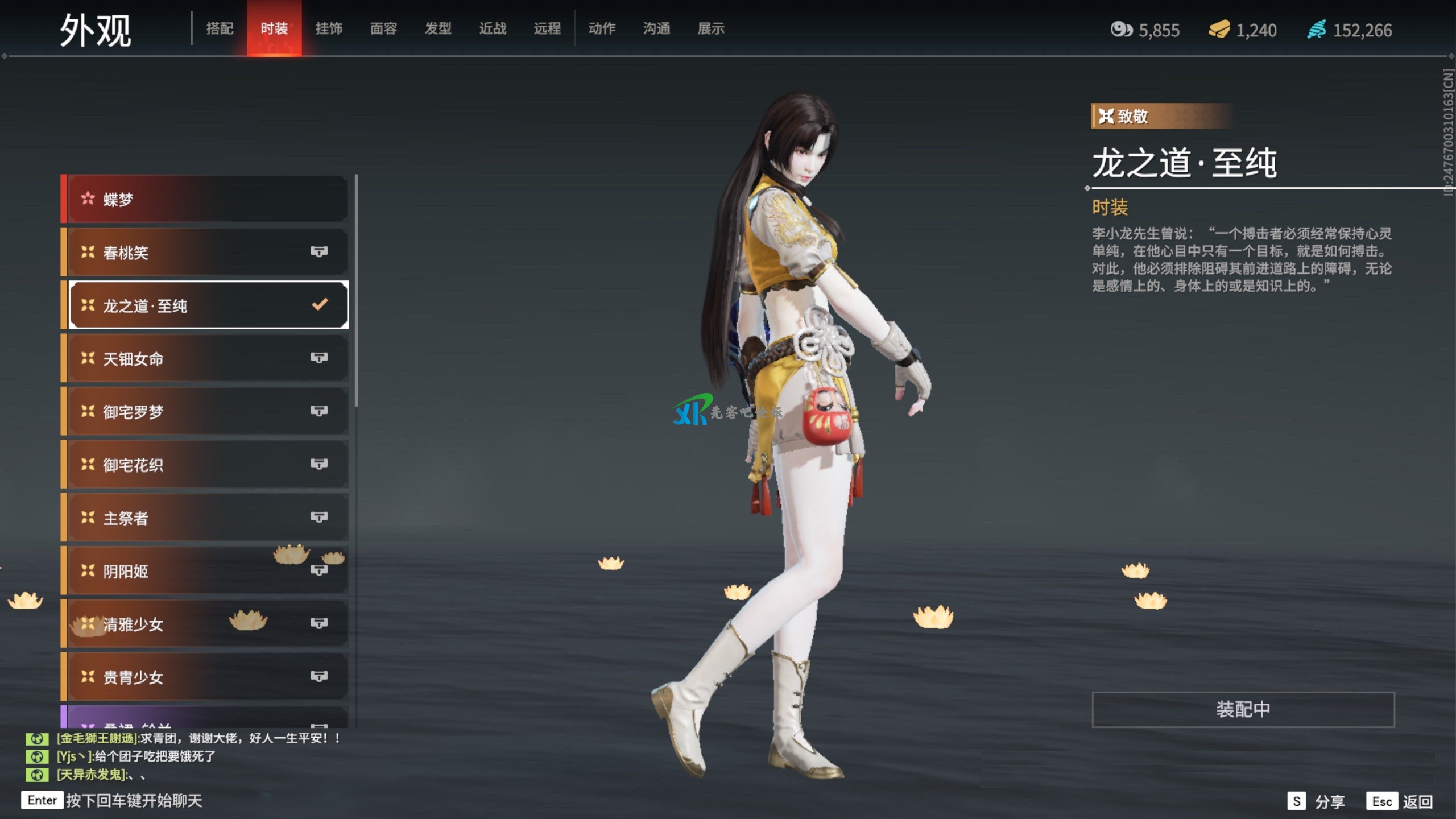Select the 春桃笑 outfit row
The width and height of the screenshot is (1456, 819).
click(x=205, y=252)
